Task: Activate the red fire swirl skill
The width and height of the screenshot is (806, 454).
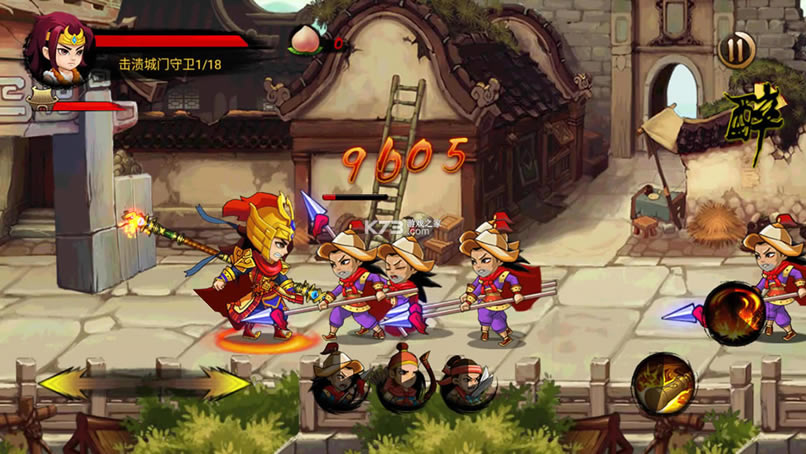Action: pyautogui.click(x=734, y=314)
